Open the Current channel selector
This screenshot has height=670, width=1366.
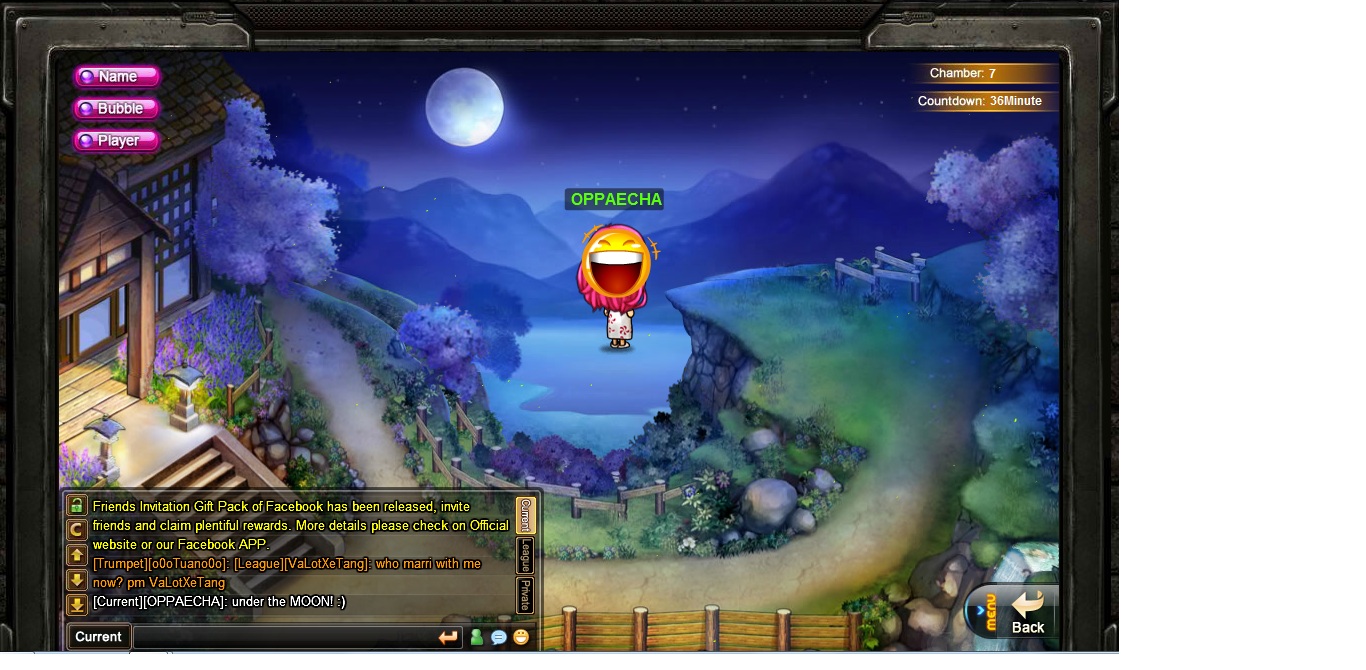click(98, 637)
